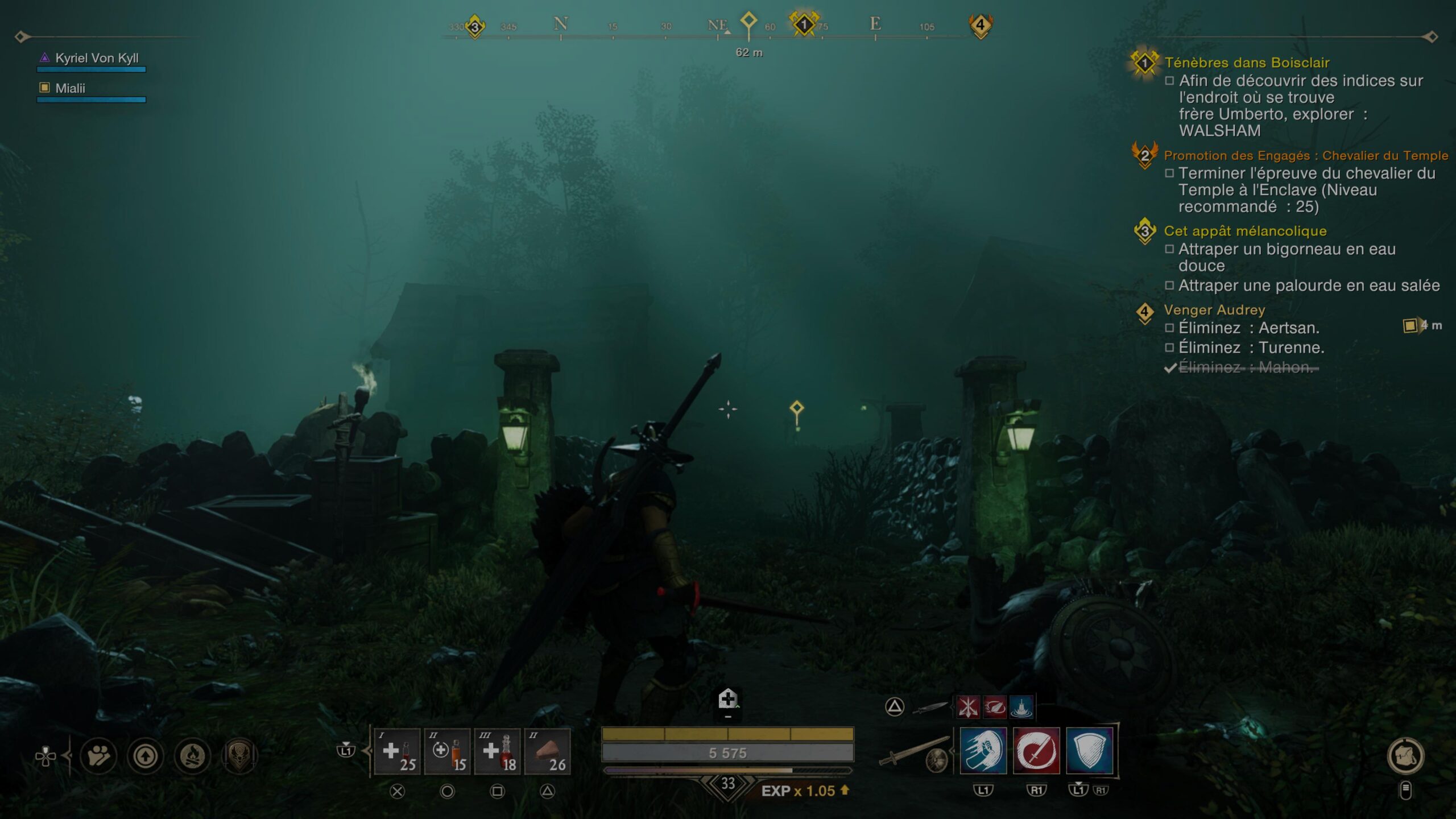This screenshot has height=819, width=1456.
Task: Open the backpack inventory icon
Action: point(1405,756)
